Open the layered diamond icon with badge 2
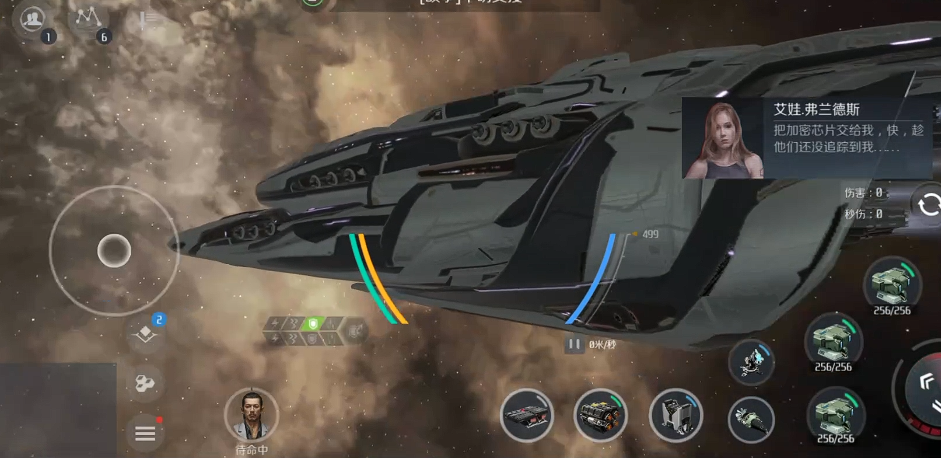This screenshot has width=941, height=458. pyautogui.click(x=146, y=332)
